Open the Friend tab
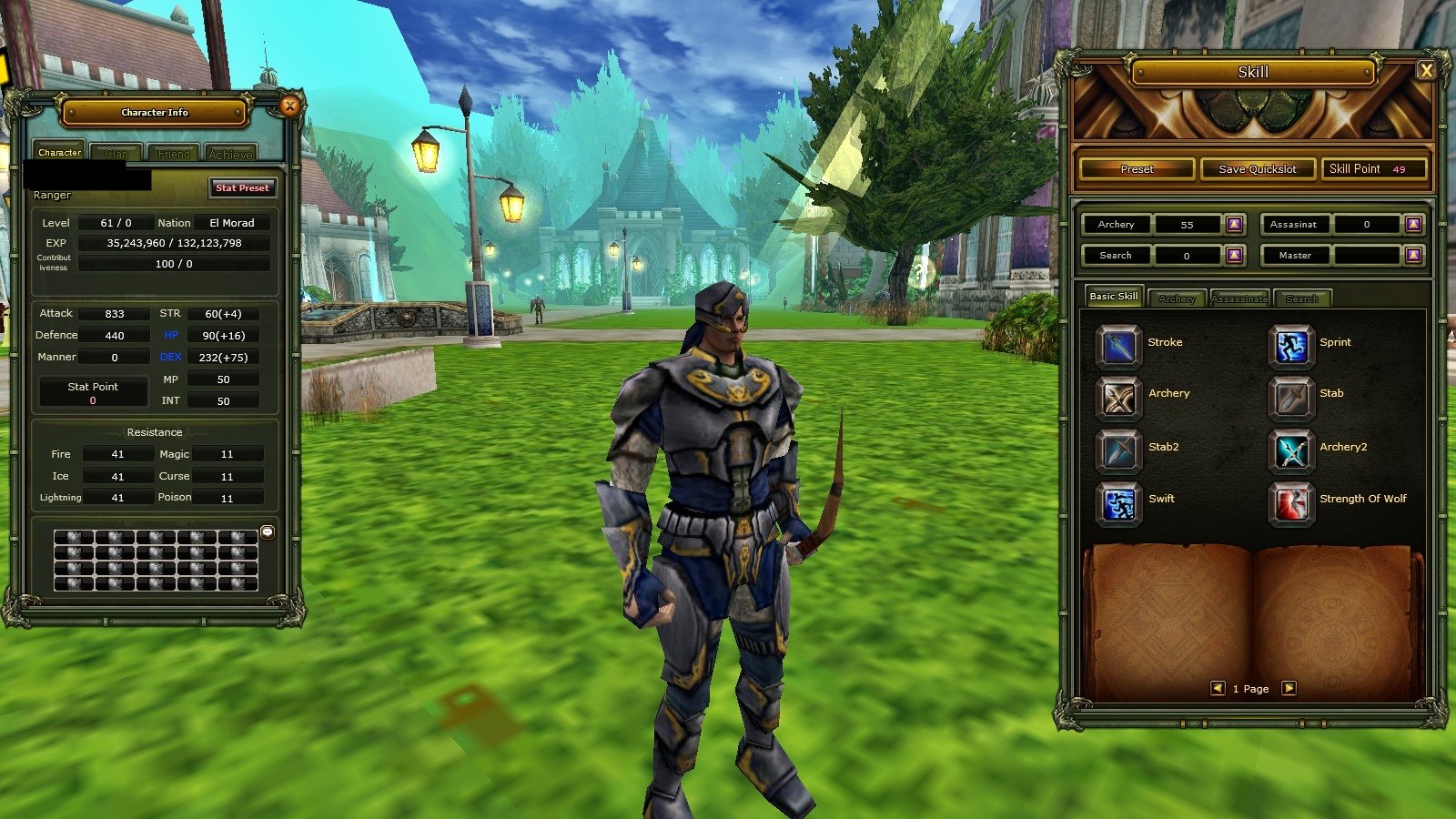The width and height of the screenshot is (1456, 819). pyautogui.click(x=174, y=154)
